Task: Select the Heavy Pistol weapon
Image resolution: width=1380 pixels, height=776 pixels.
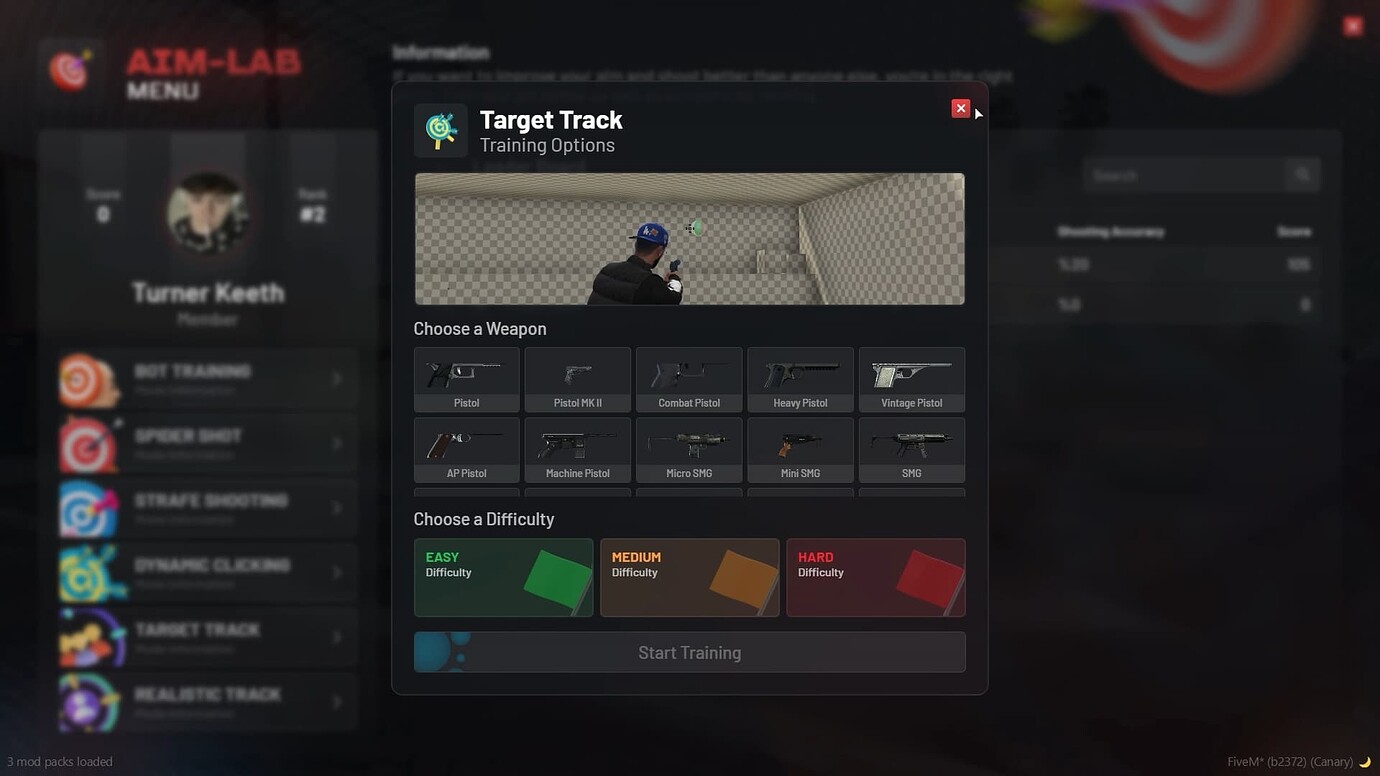Action: coord(800,378)
